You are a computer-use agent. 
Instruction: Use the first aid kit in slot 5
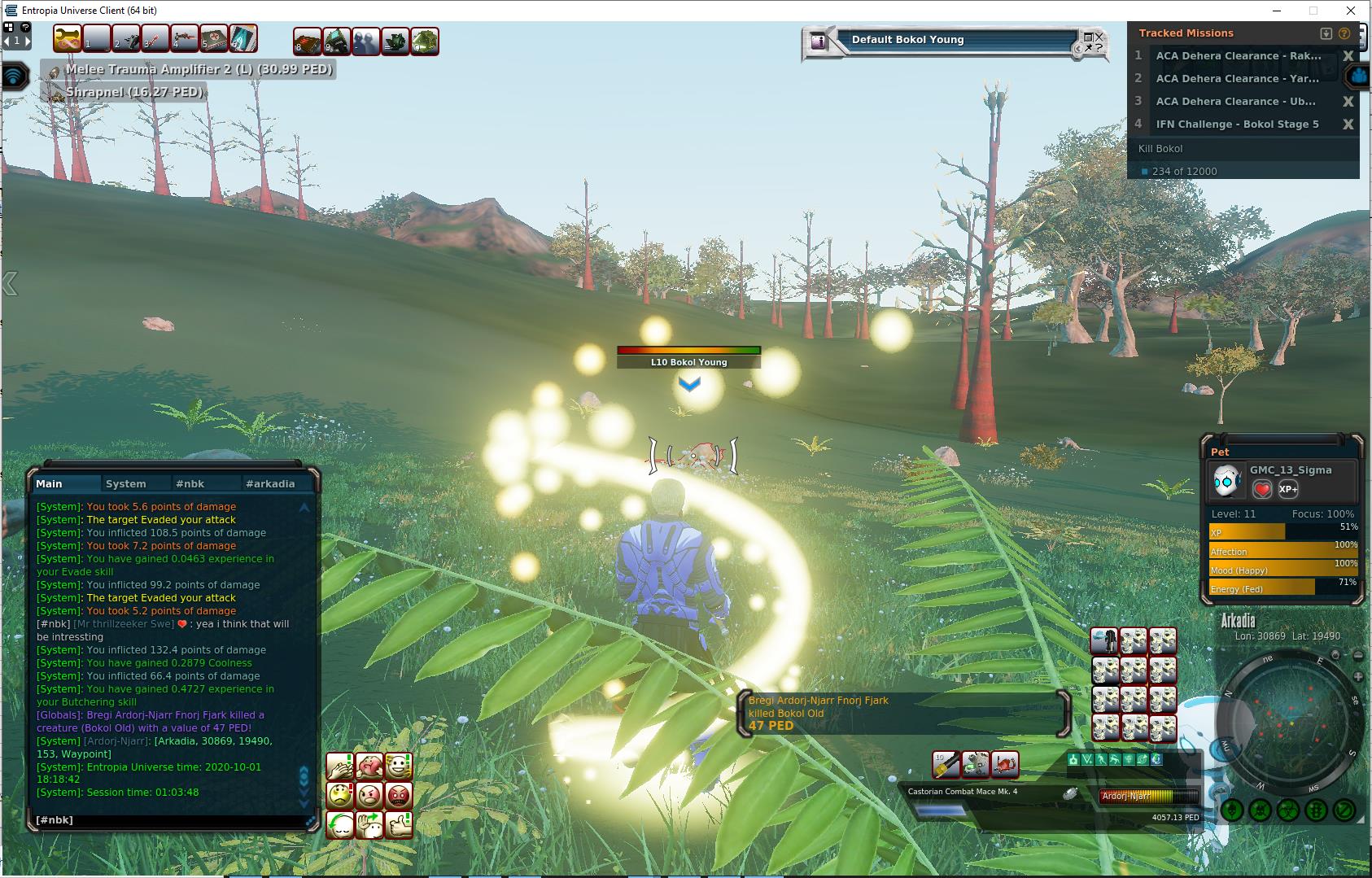point(214,38)
